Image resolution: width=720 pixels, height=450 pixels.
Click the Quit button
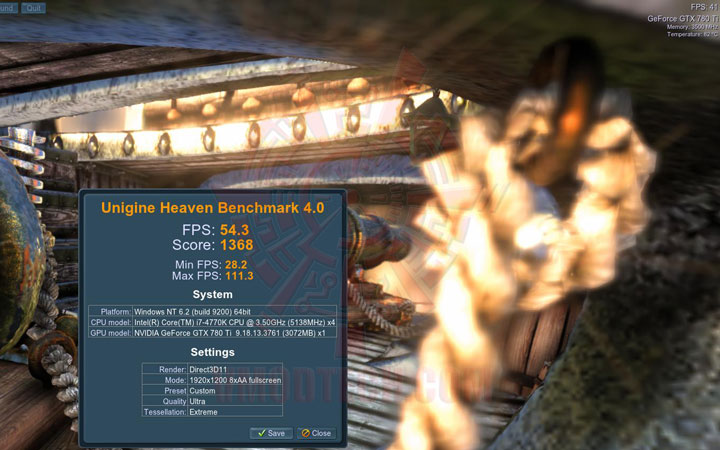[x=34, y=7]
